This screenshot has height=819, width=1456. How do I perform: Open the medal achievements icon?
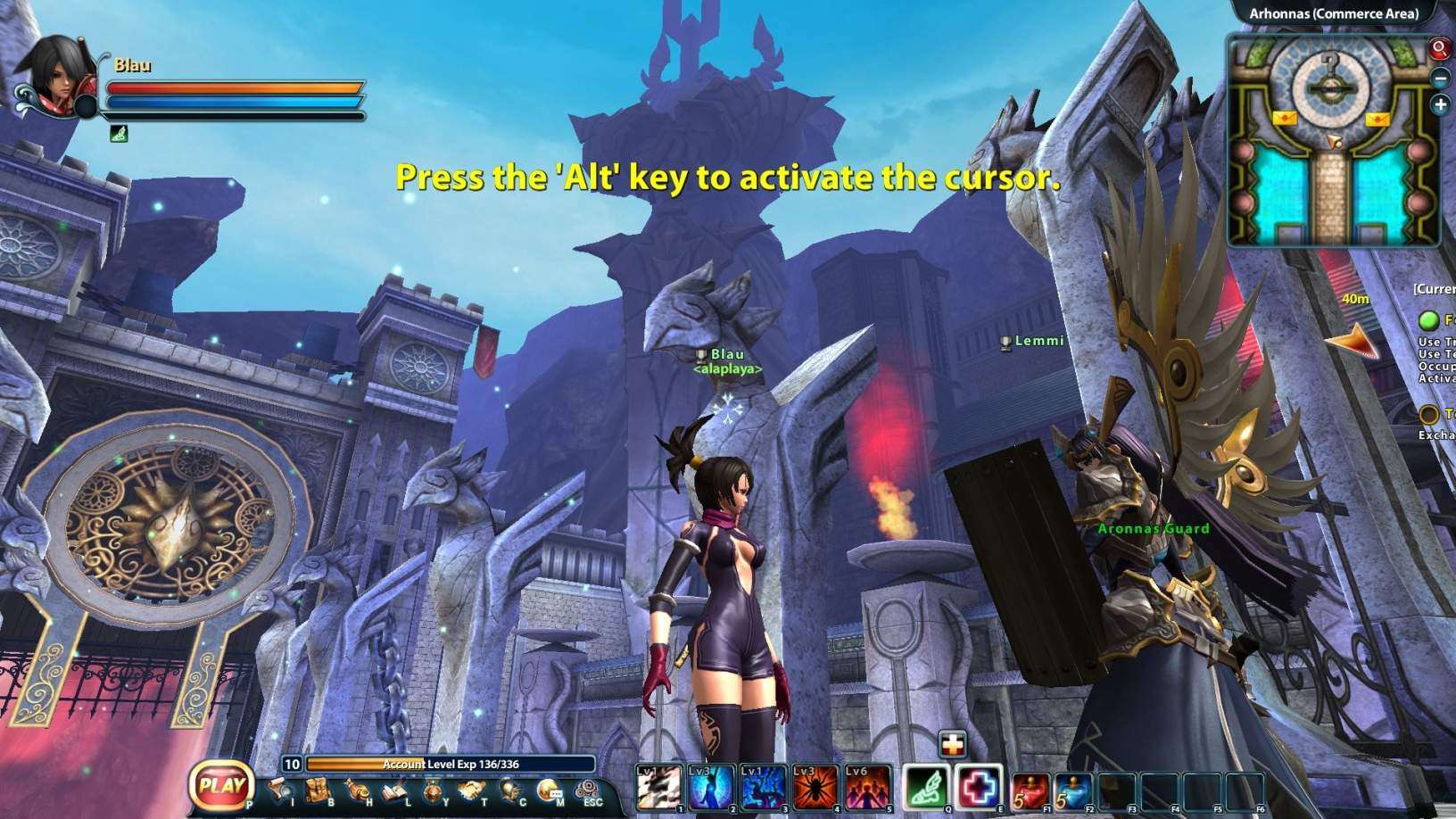[434, 790]
